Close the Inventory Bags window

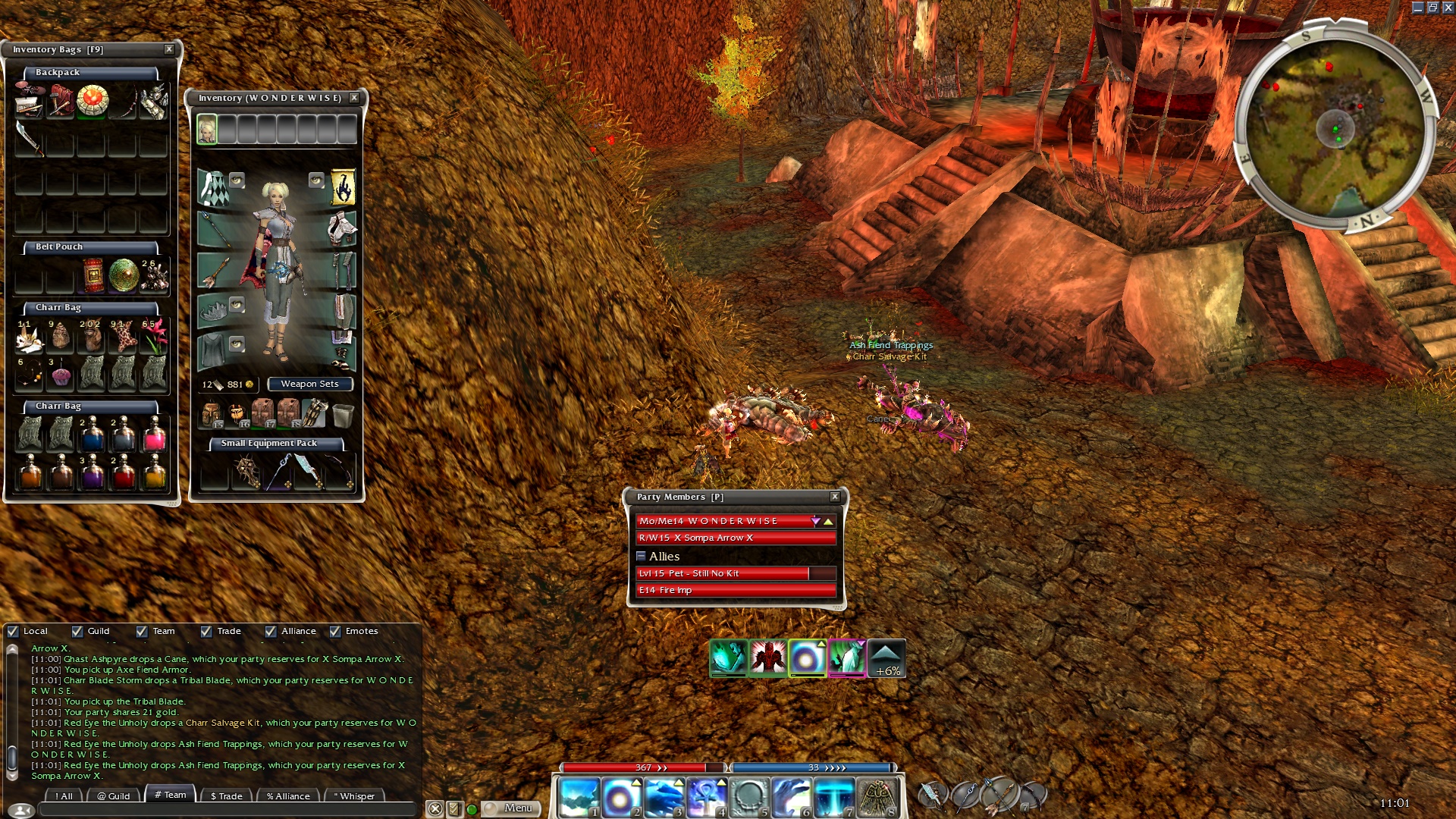click(169, 49)
